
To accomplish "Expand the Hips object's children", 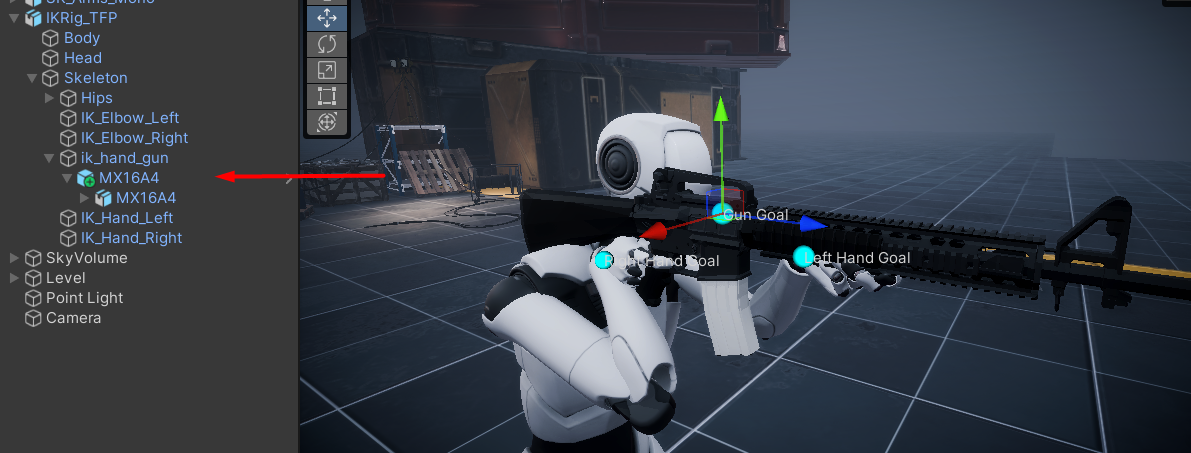I will (x=50, y=98).
